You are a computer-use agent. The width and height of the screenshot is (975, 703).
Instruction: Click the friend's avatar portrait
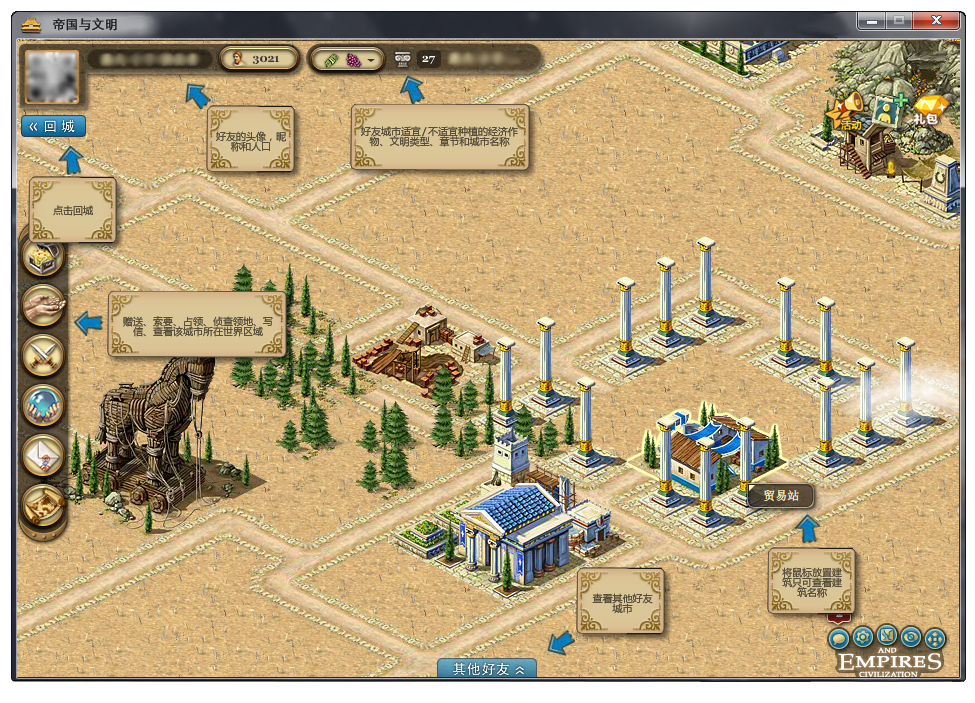point(49,76)
